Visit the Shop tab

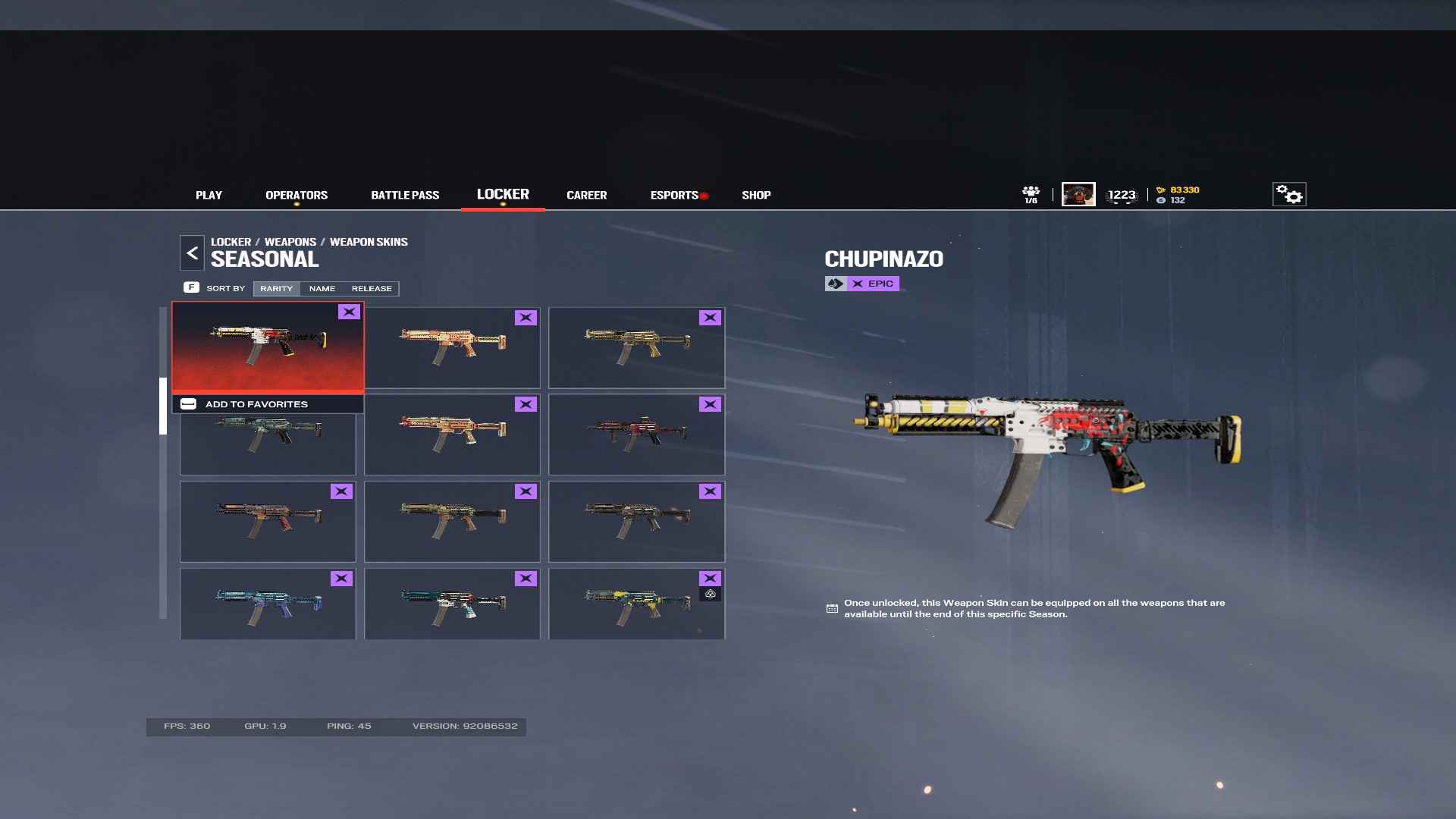click(x=756, y=195)
